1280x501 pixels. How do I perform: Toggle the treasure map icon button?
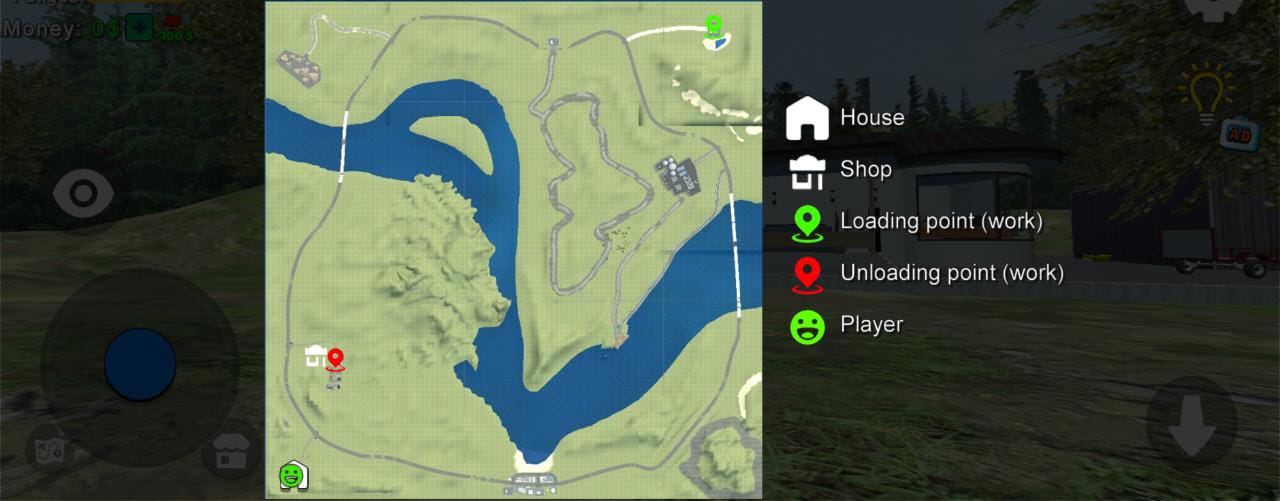point(50,451)
